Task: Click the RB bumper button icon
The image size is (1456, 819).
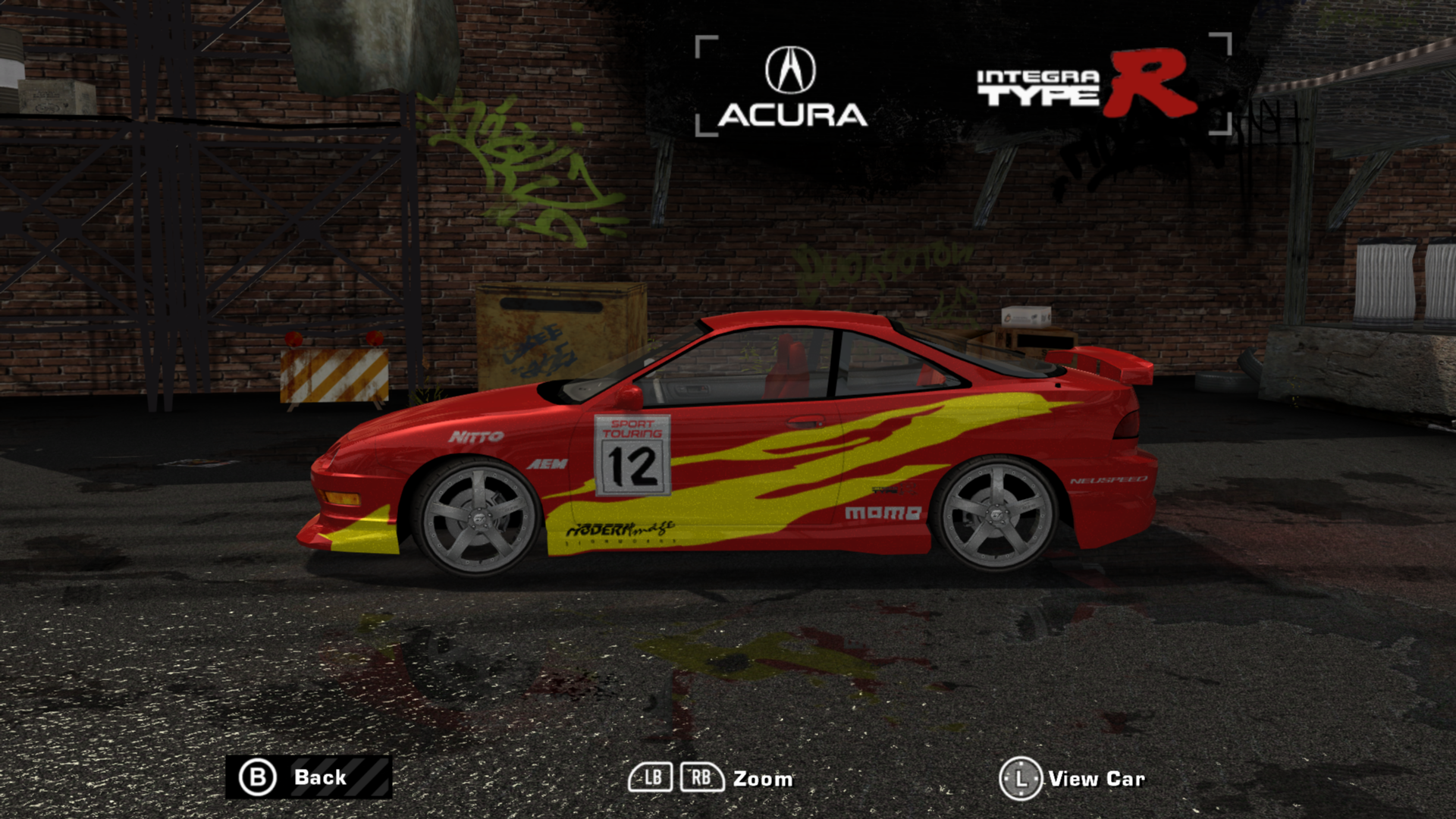Action: pos(701,777)
